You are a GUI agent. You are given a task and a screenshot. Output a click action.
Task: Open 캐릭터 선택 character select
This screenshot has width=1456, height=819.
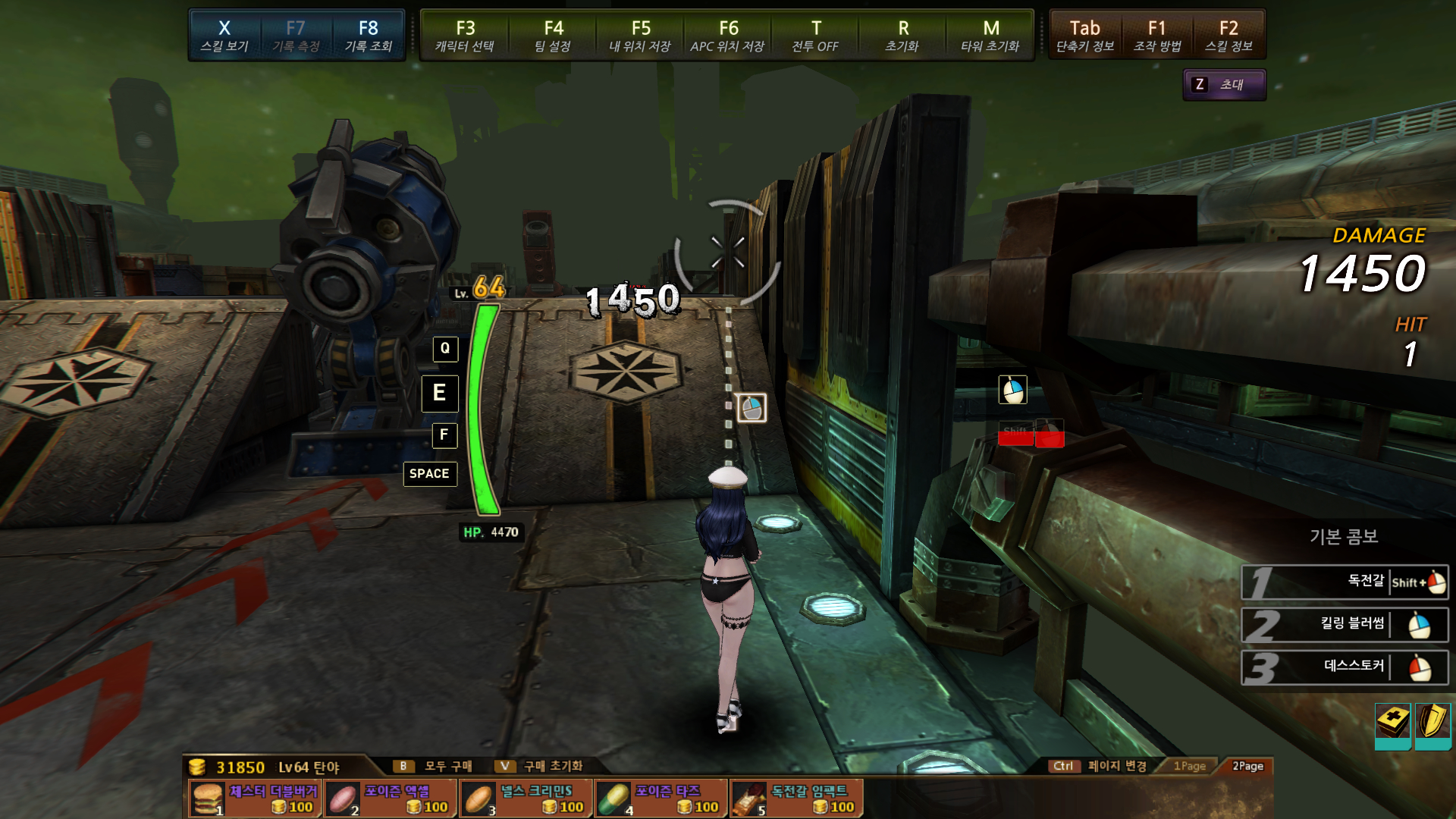pos(465,36)
